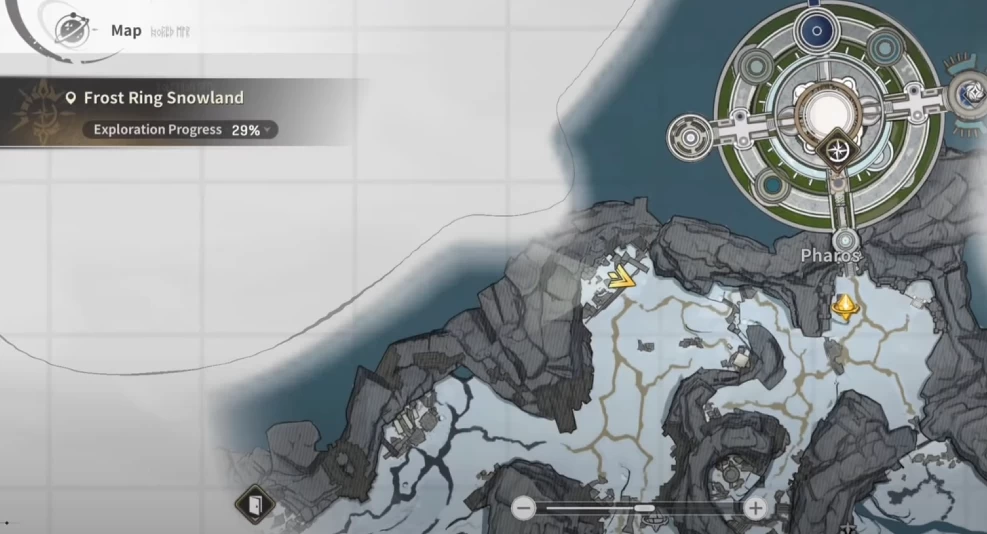The width and height of the screenshot is (987, 534).
Task: Select the golden chevron map marker
Action: pyautogui.click(x=623, y=275)
